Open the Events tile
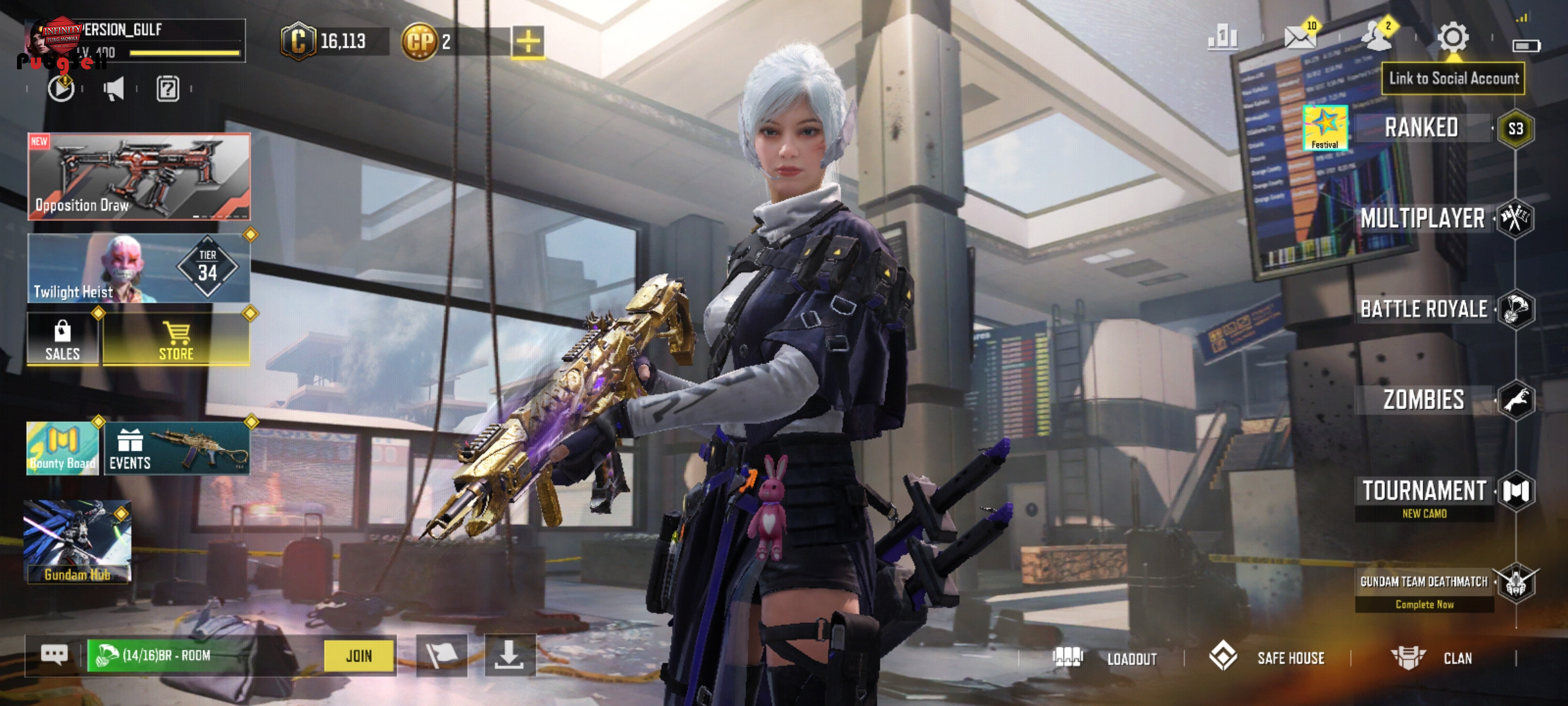 (176, 448)
